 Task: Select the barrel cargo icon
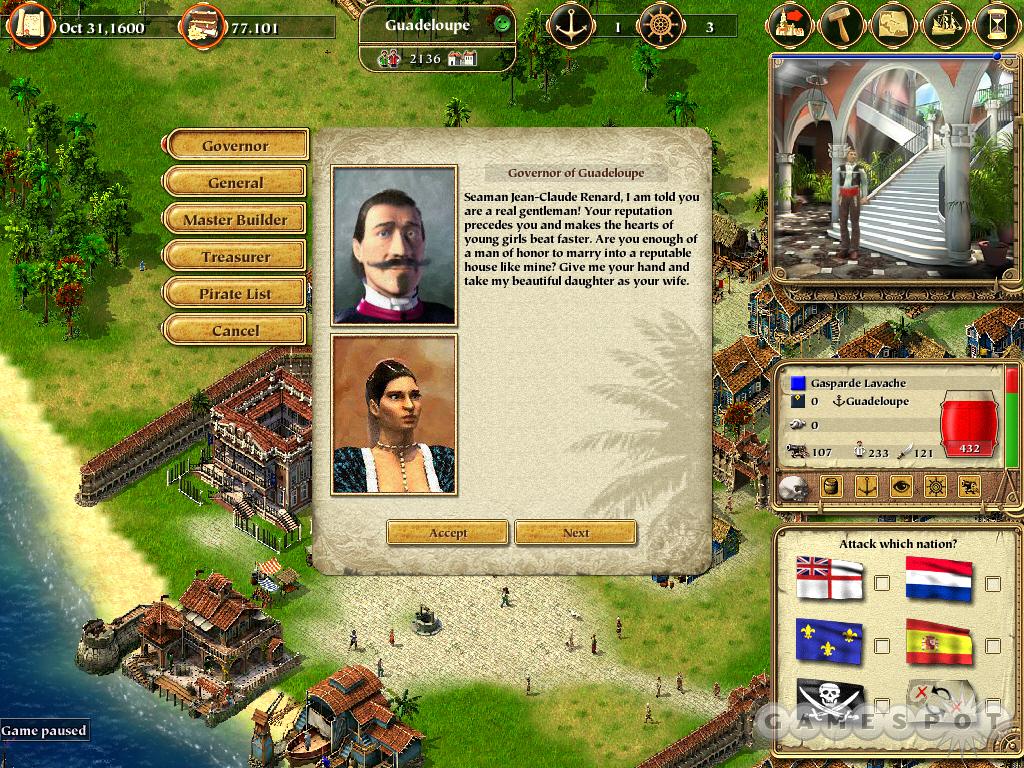(832, 488)
